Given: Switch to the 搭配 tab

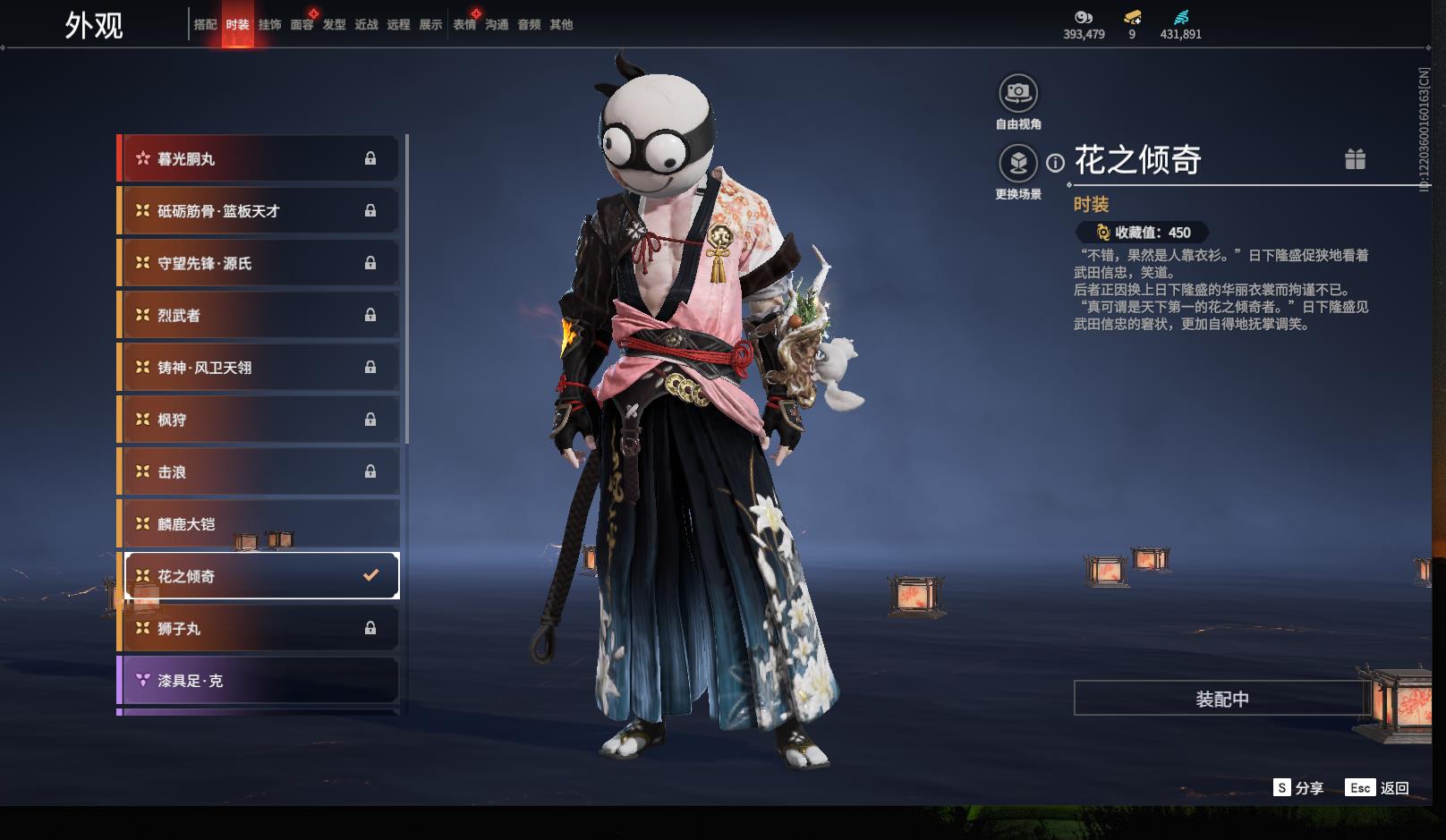Looking at the screenshot, I should [x=205, y=24].
